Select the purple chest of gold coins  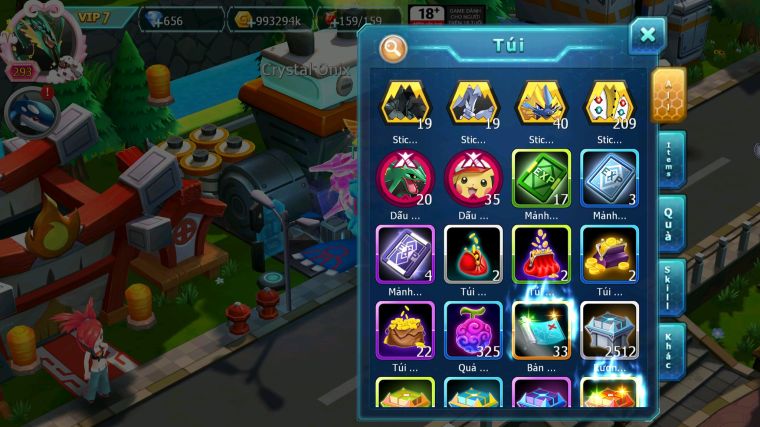(610, 253)
